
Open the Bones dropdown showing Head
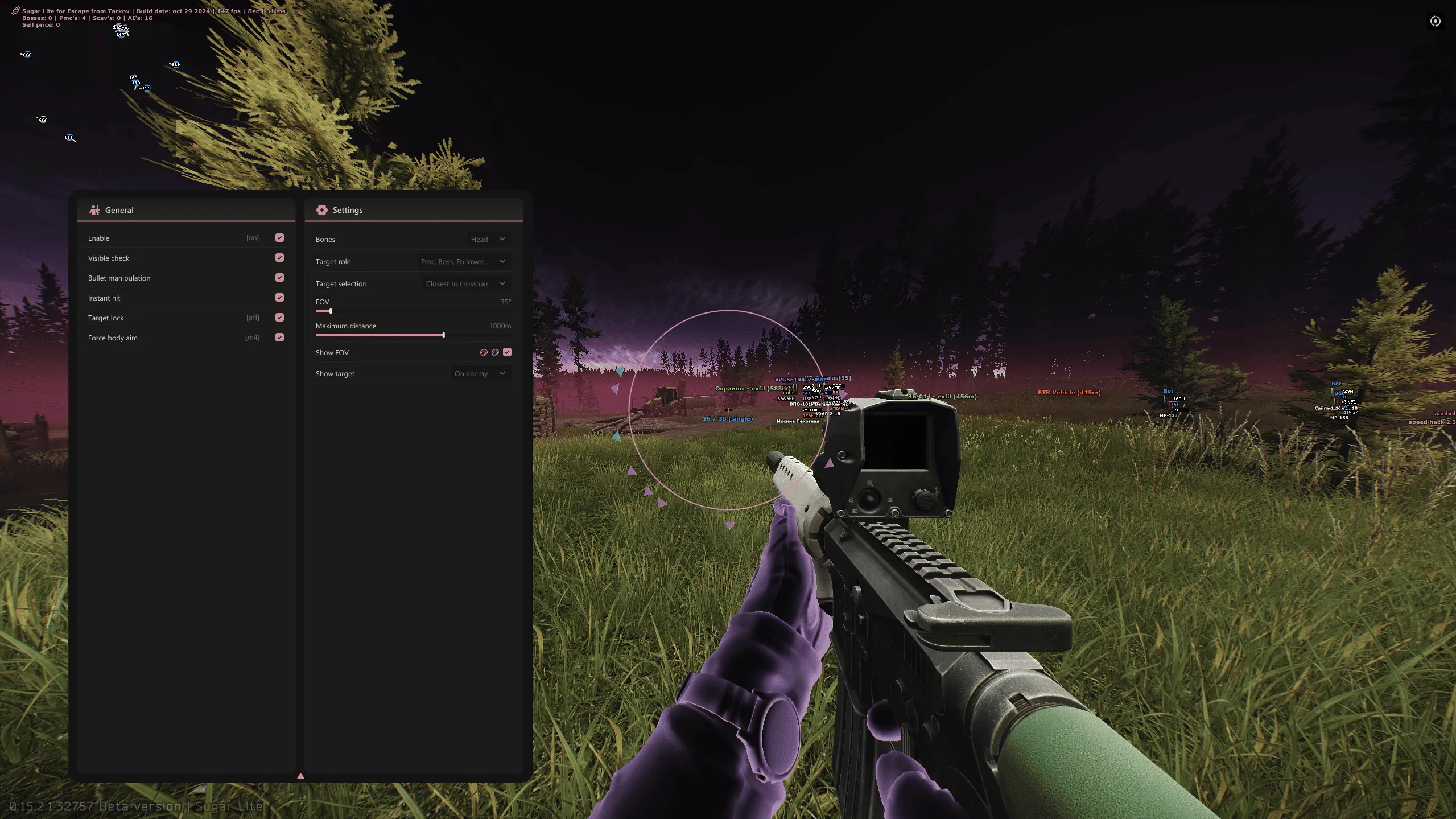487,239
